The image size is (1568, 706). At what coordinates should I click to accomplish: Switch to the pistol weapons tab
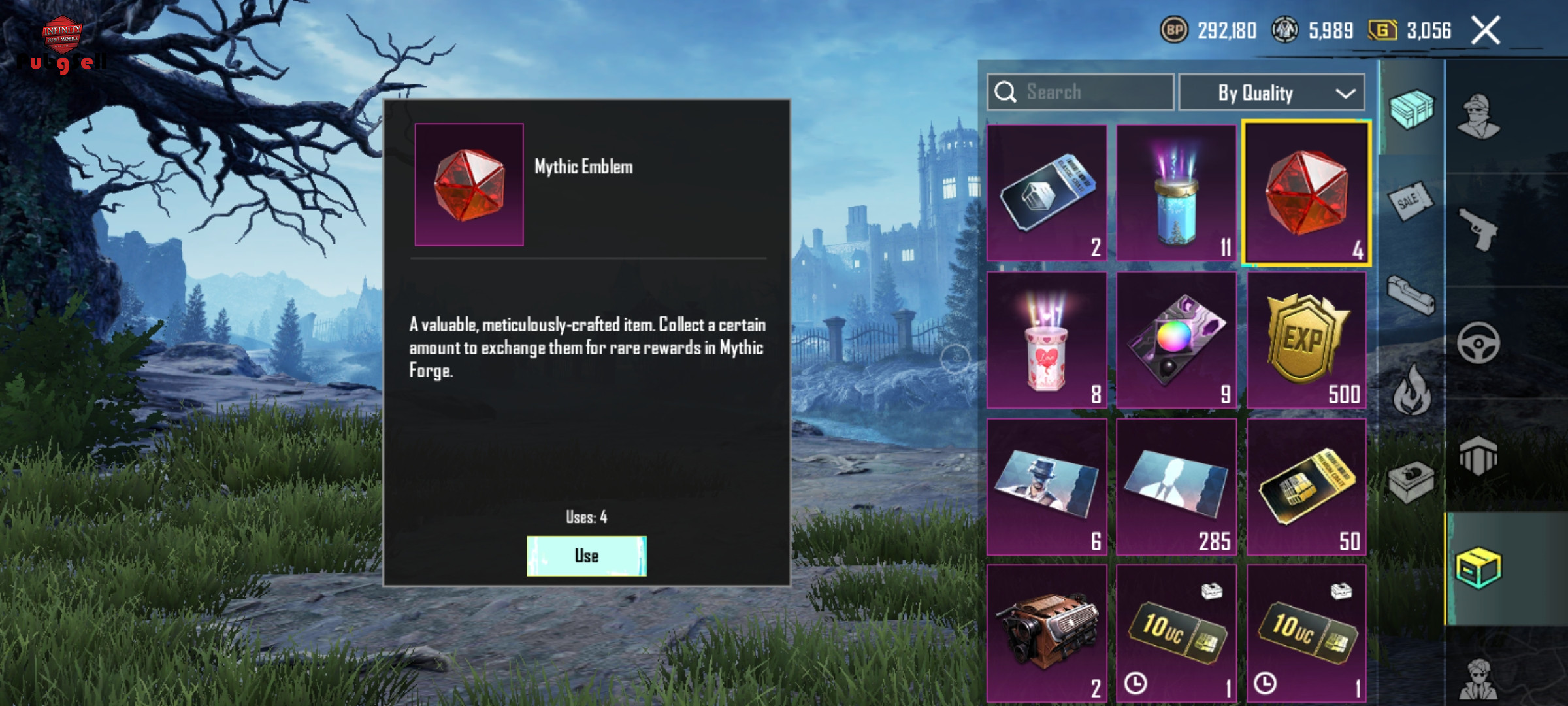pyautogui.click(x=1478, y=229)
